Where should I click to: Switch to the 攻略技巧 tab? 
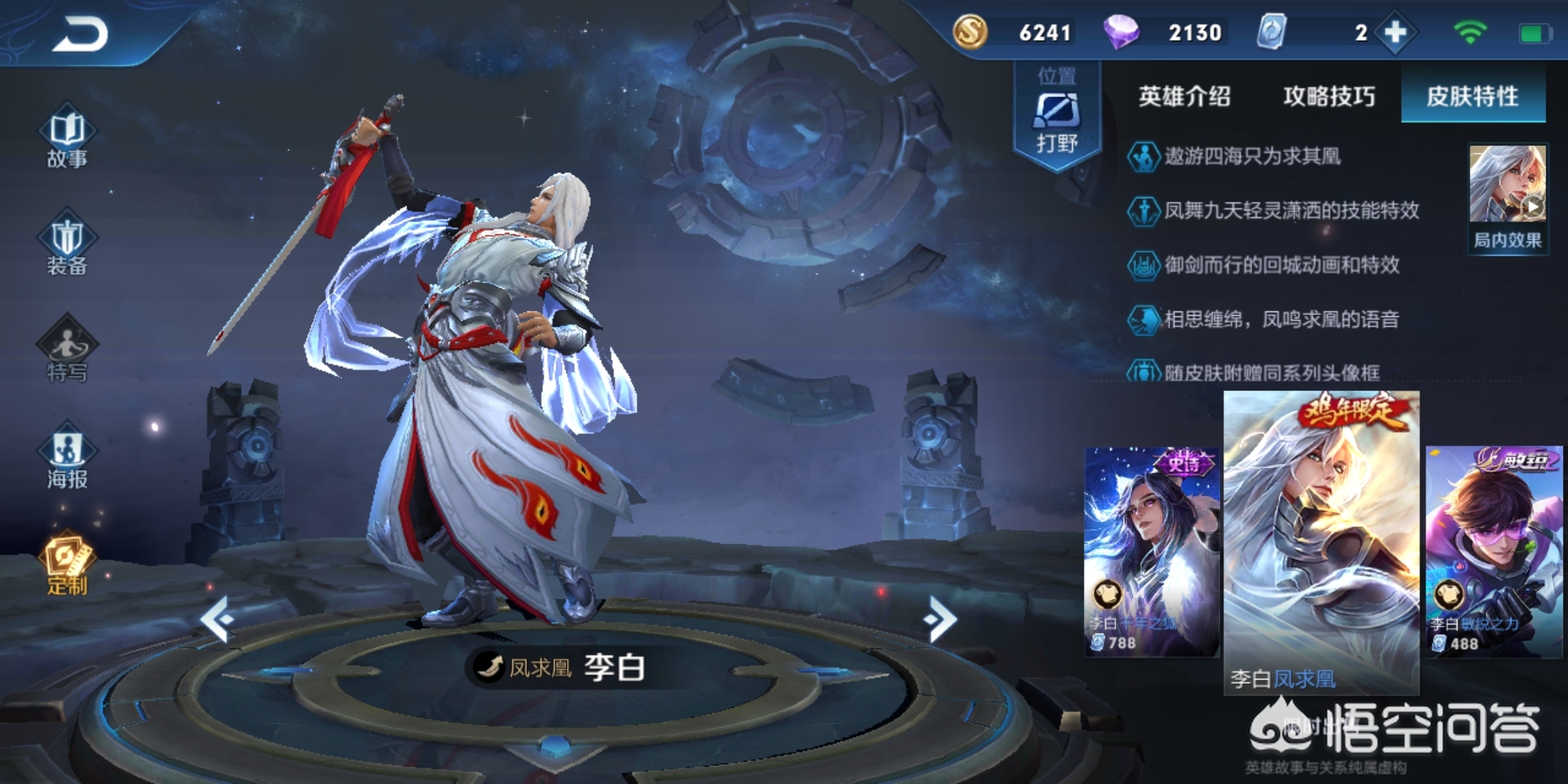[x=1328, y=97]
